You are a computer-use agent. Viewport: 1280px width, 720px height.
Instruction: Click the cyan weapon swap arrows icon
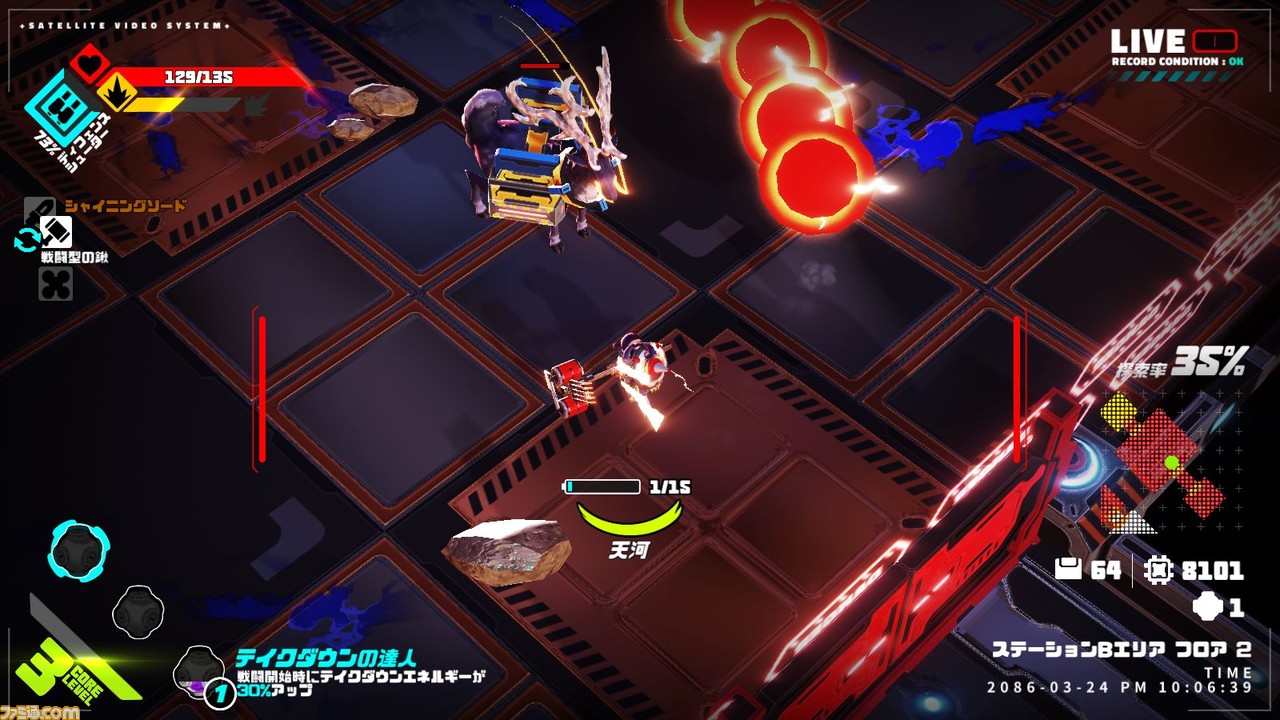click(x=25, y=239)
